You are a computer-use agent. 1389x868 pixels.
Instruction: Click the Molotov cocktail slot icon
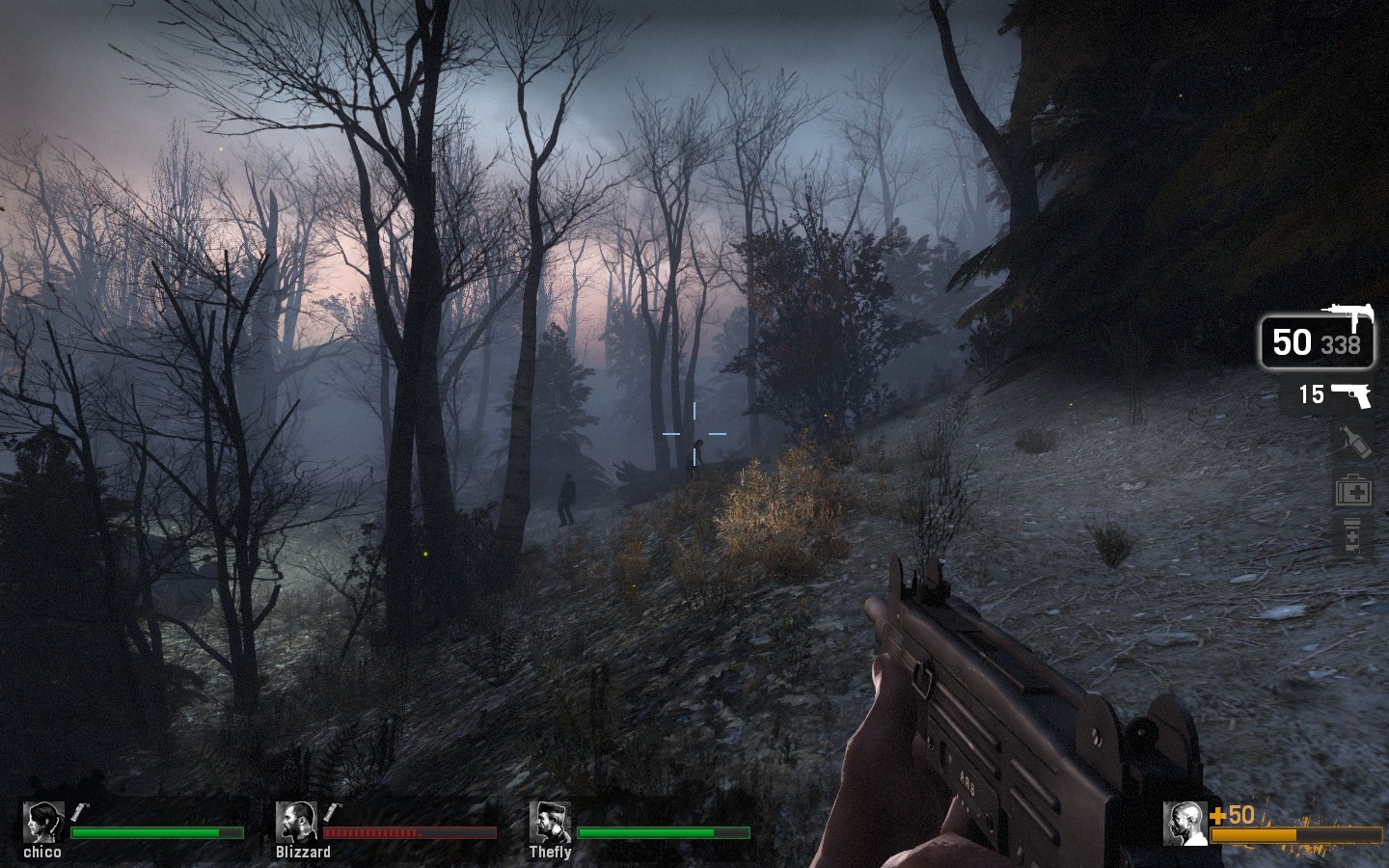[x=1354, y=443]
